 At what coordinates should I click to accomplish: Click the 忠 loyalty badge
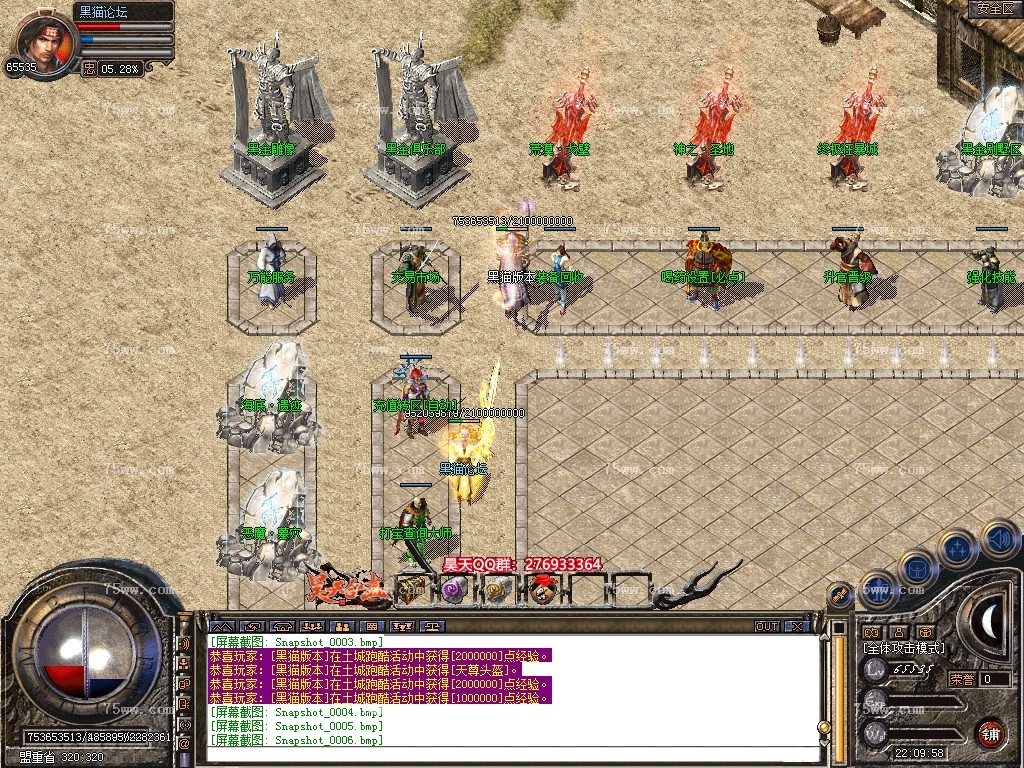pyautogui.click(x=89, y=69)
